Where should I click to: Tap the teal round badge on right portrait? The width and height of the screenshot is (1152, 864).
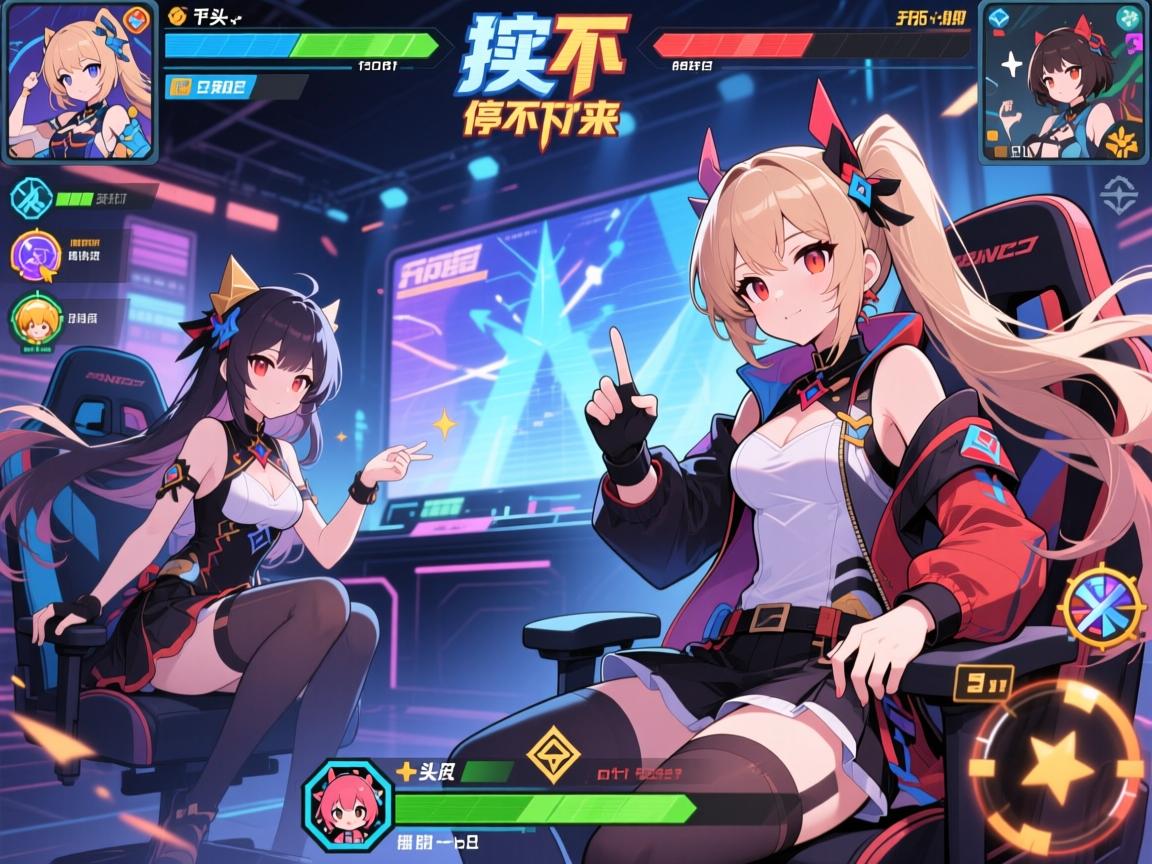click(1131, 17)
